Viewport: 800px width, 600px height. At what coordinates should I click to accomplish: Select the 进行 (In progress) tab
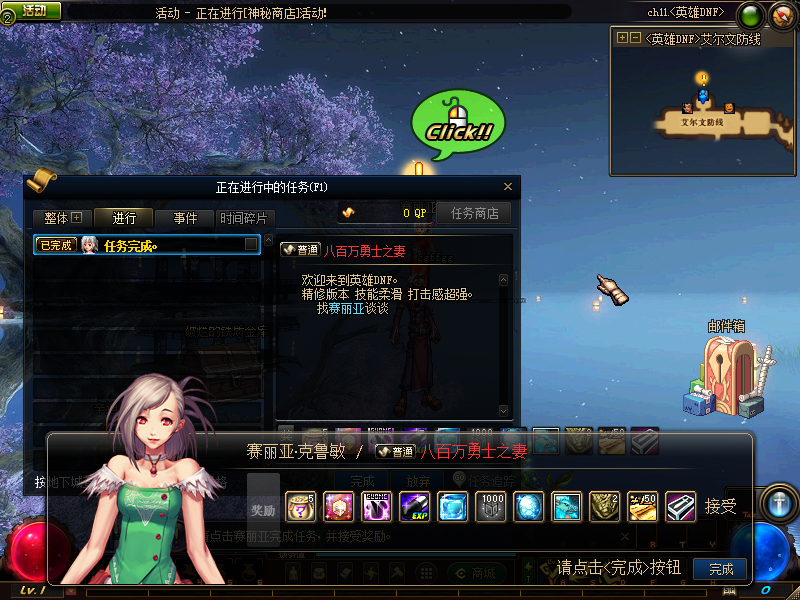point(124,218)
